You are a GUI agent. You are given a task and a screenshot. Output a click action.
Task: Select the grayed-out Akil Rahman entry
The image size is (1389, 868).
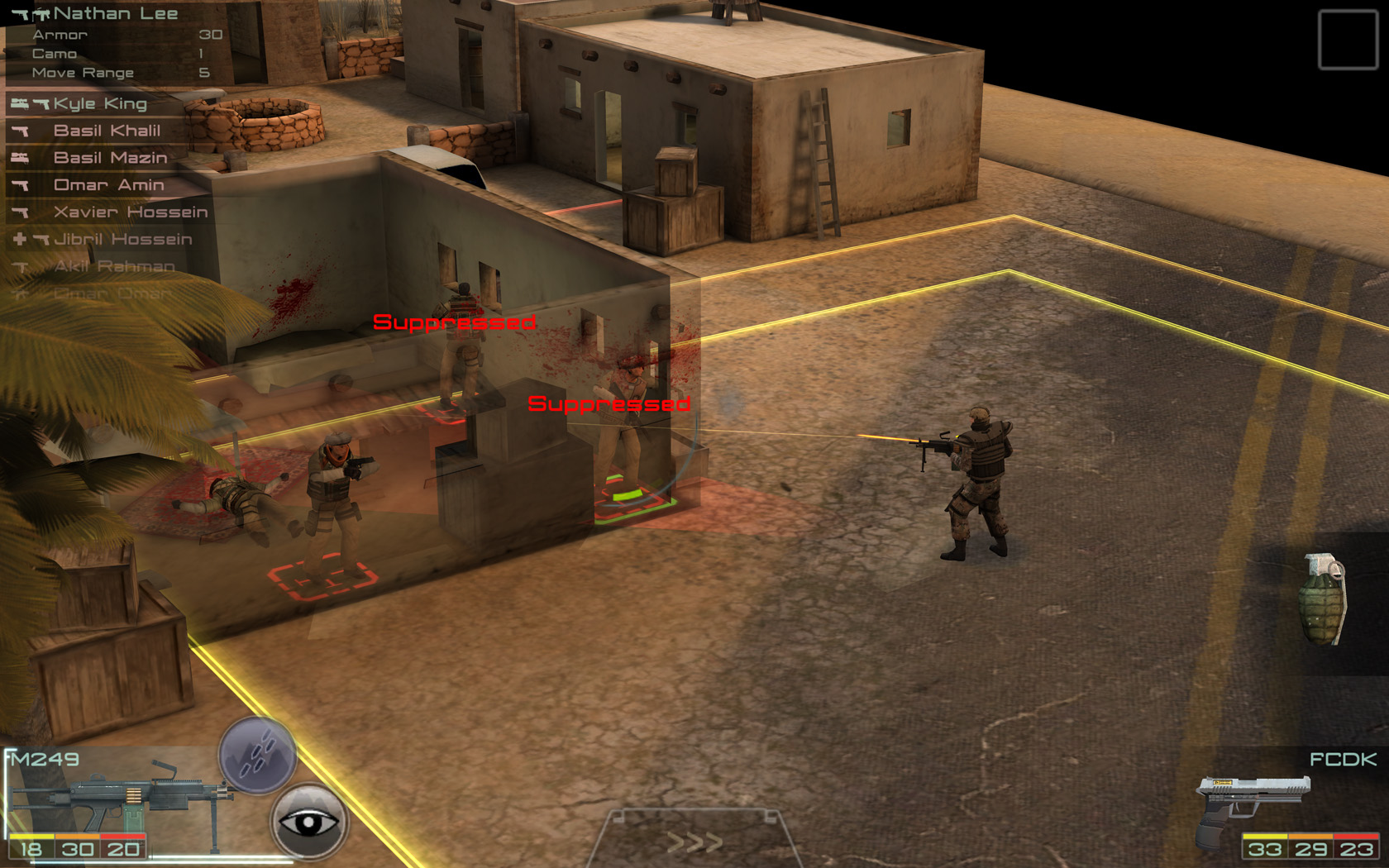pyautogui.click(x=116, y=265)
